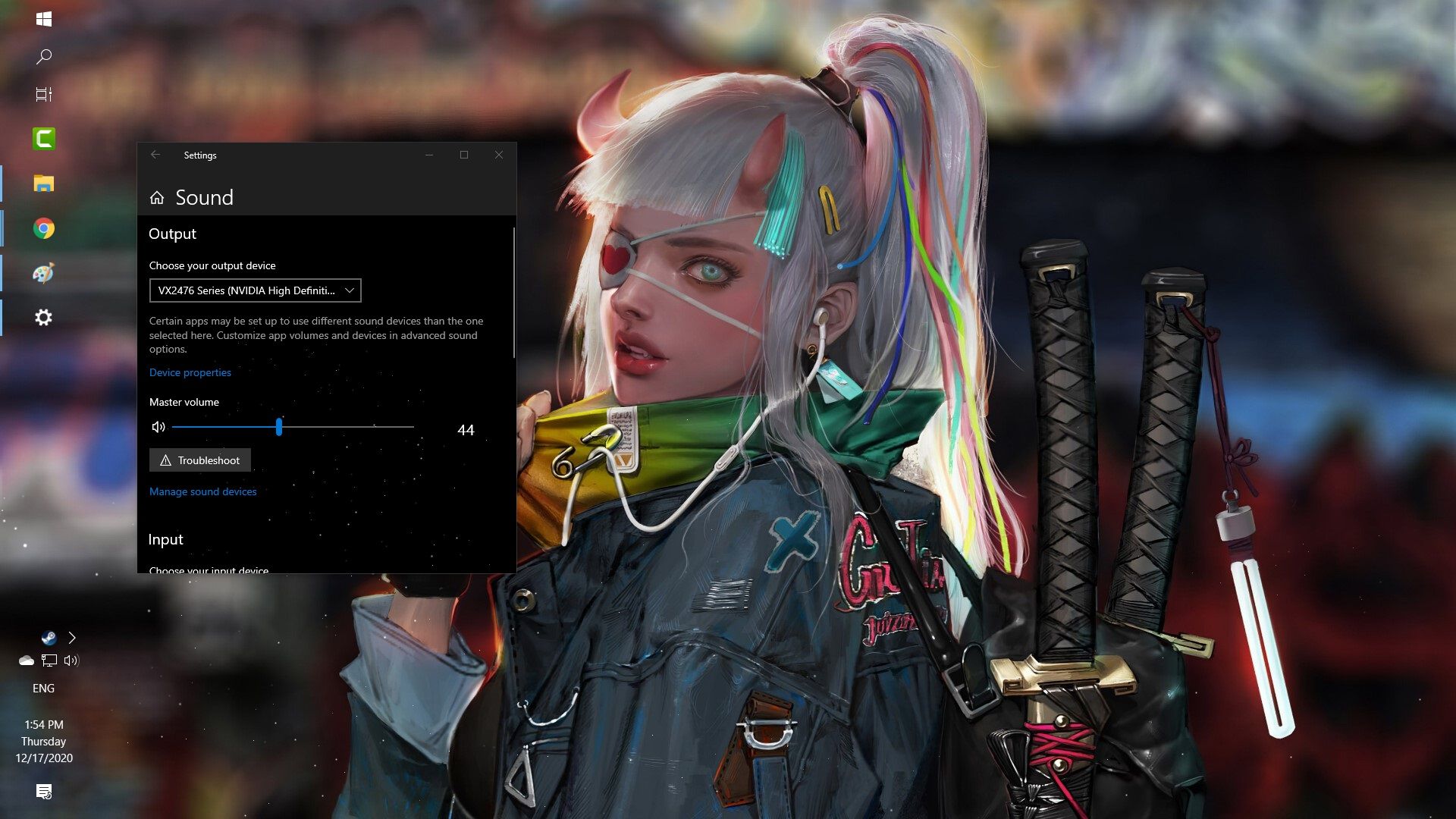Go back with the Settings arrow
Screen dimensions: 1456x819
[155, 155]
